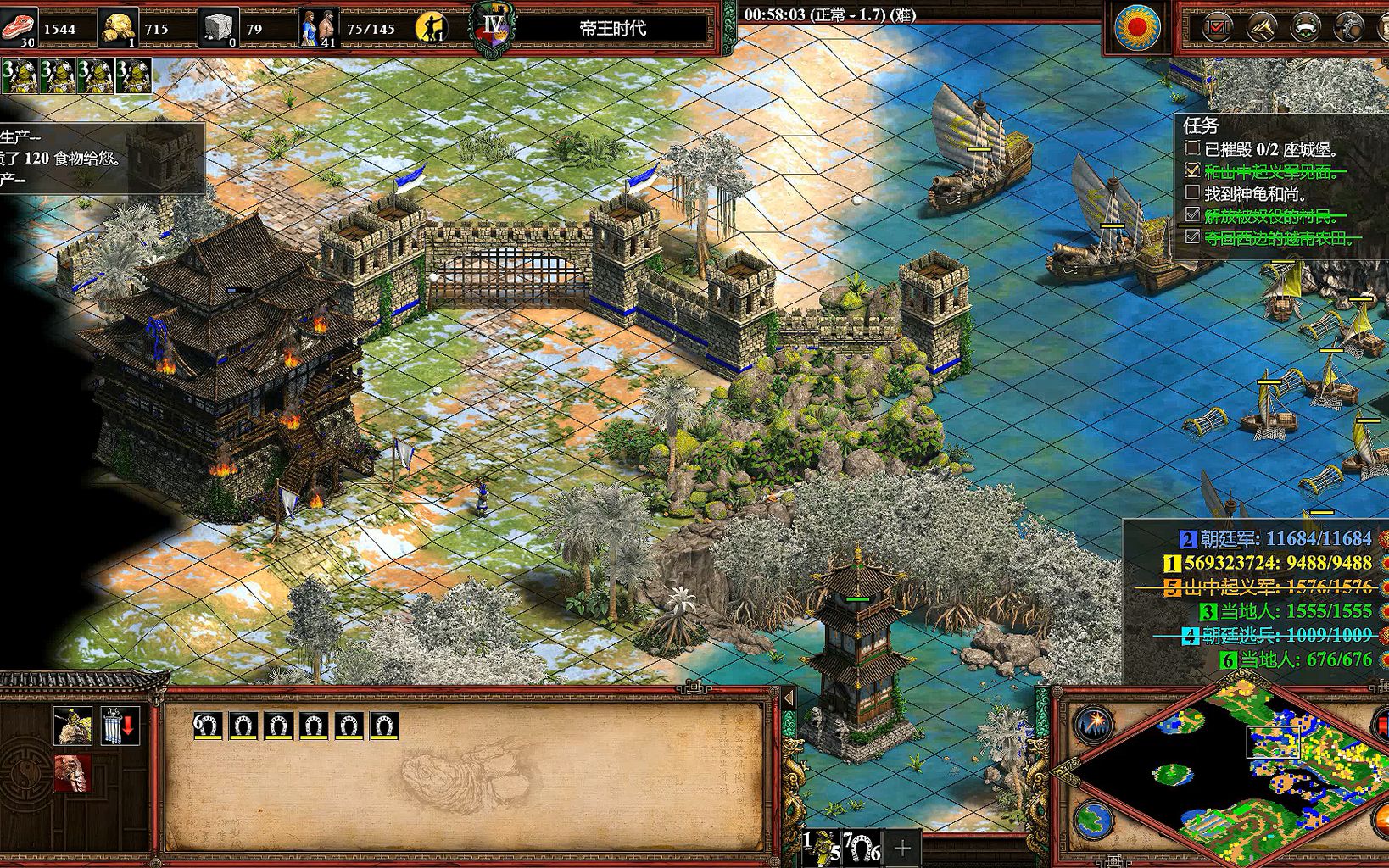Image resolution: width=1389 pixels, height=868 pixels.
Task: Activate the minimap flare signal button
Action: 1095,725
